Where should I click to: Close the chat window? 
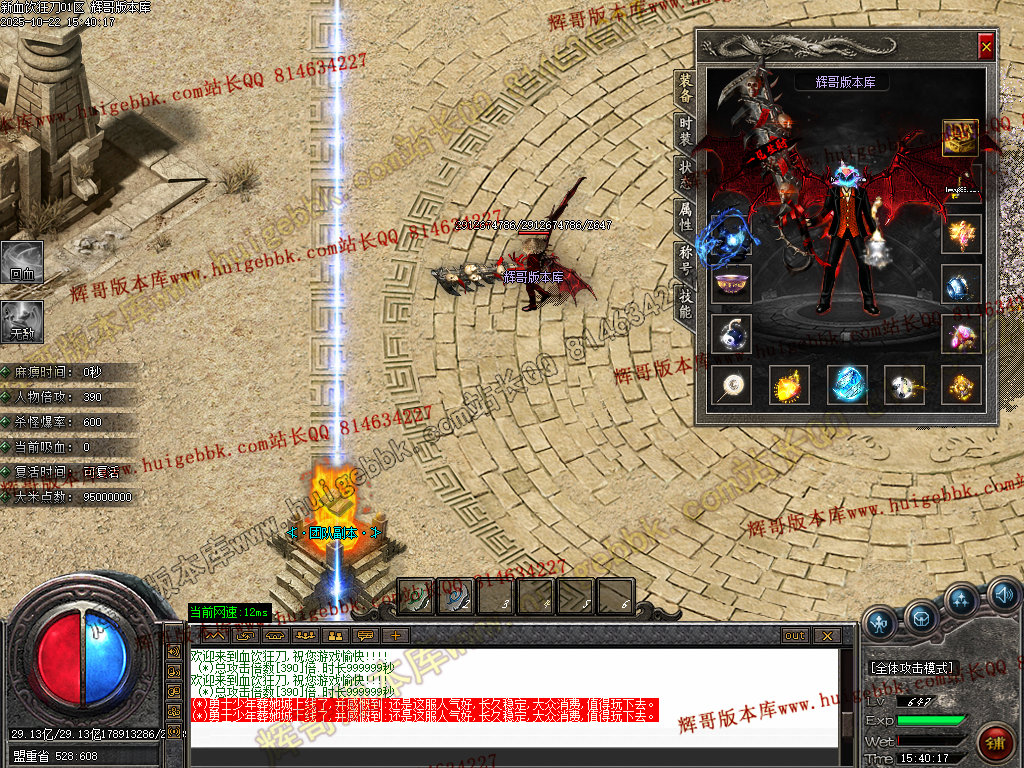coord(826,635)
